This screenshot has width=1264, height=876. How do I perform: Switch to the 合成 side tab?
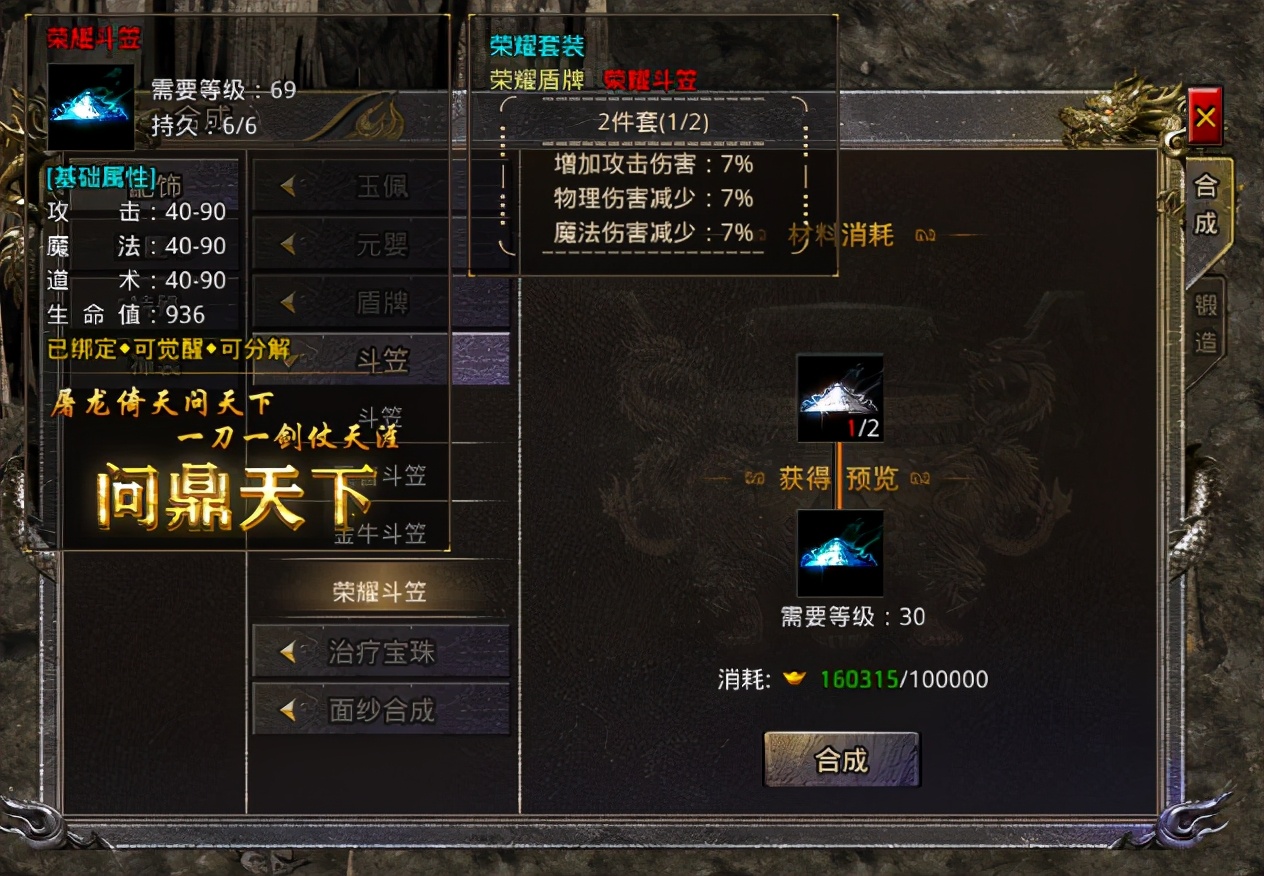tap(1207, 206)
